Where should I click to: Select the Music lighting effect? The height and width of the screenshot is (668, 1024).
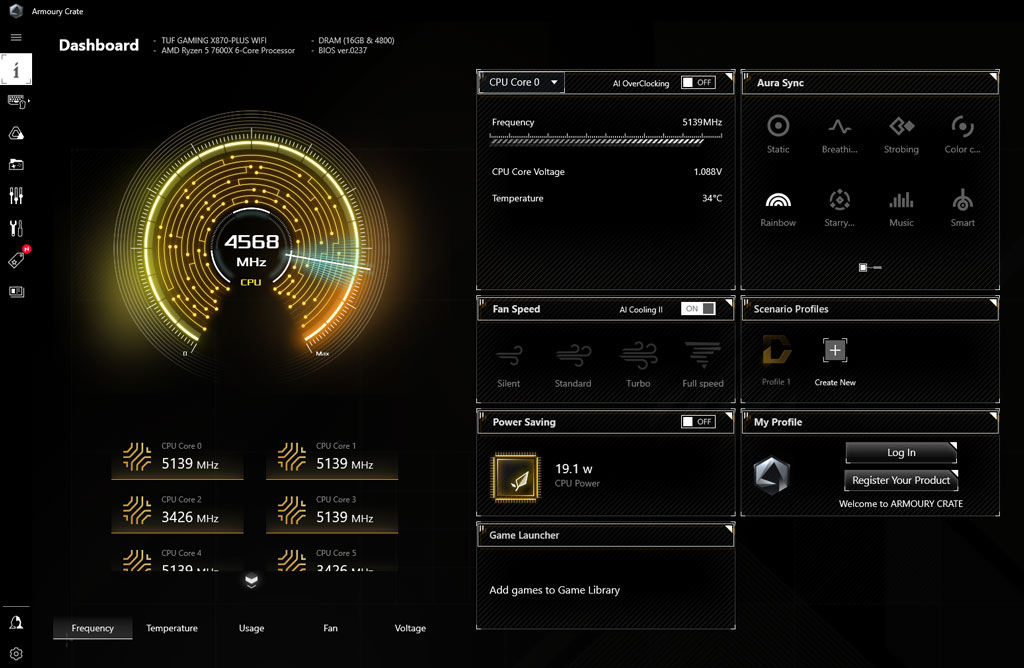[901, 207]
